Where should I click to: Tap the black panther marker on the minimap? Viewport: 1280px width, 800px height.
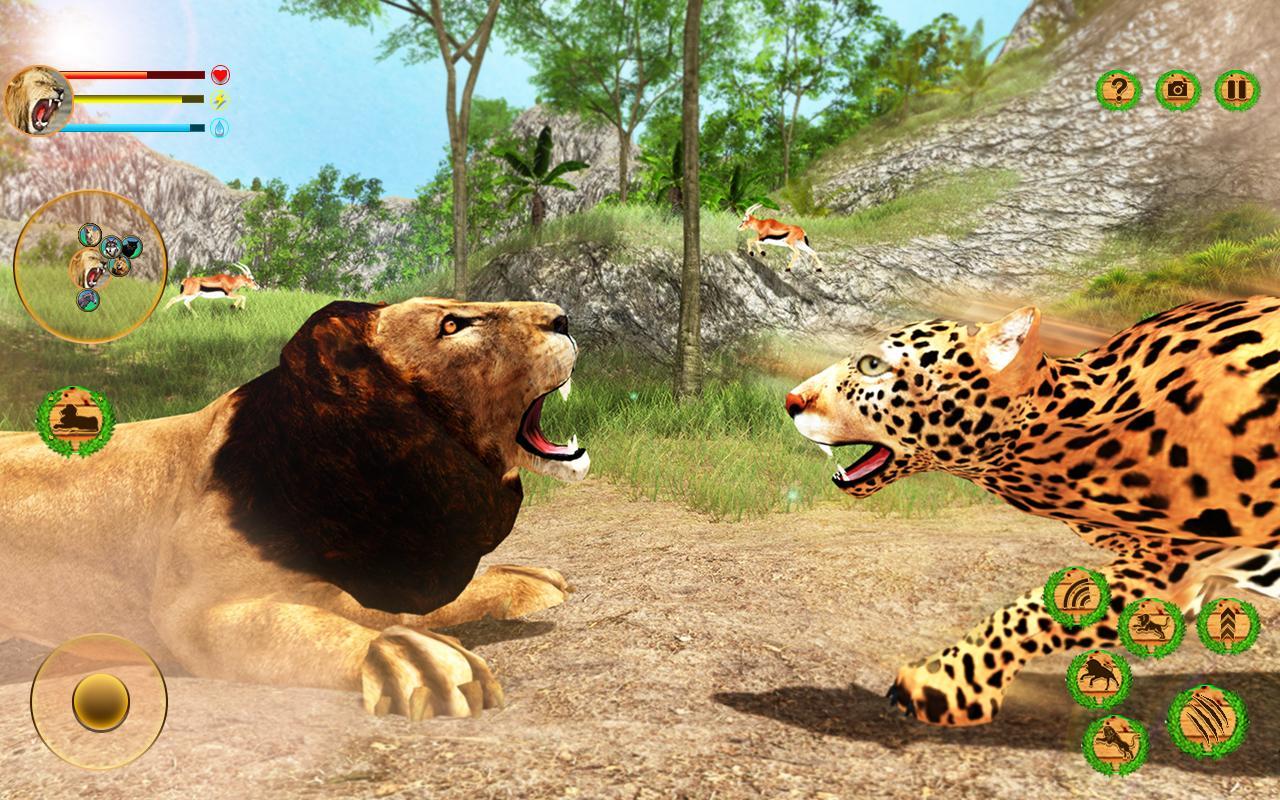(131, 247)
